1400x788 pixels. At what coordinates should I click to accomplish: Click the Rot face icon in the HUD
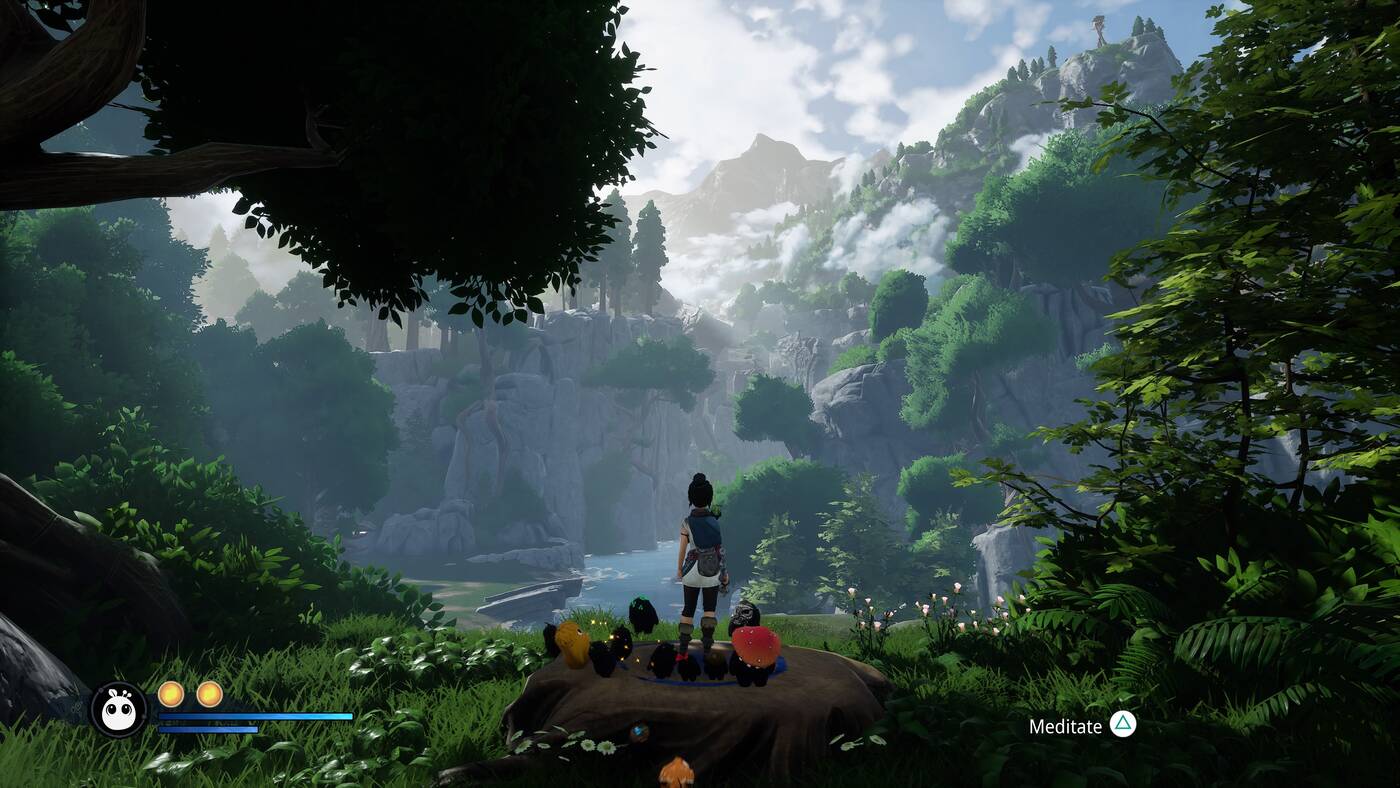[x=119, y=710]
